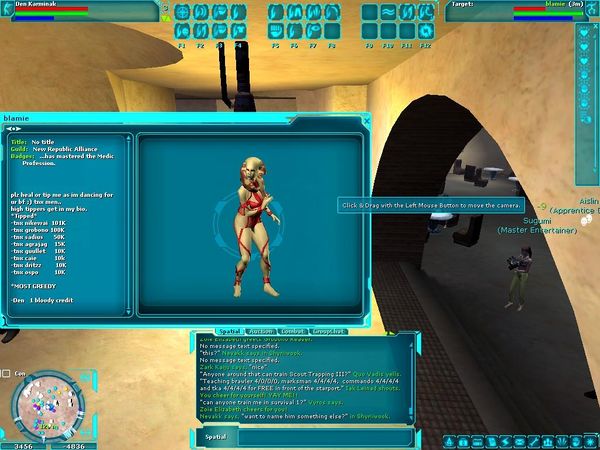This screenshot has width=600, height=450.
Task: Click the chat text input field
Action: point(318,436)
